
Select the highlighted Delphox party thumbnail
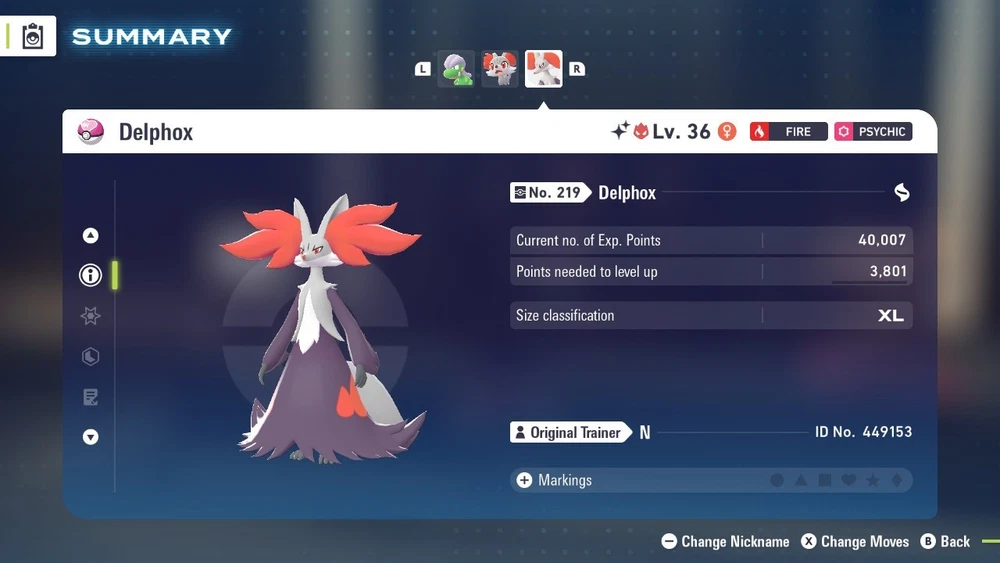click(x=543, y=70)
